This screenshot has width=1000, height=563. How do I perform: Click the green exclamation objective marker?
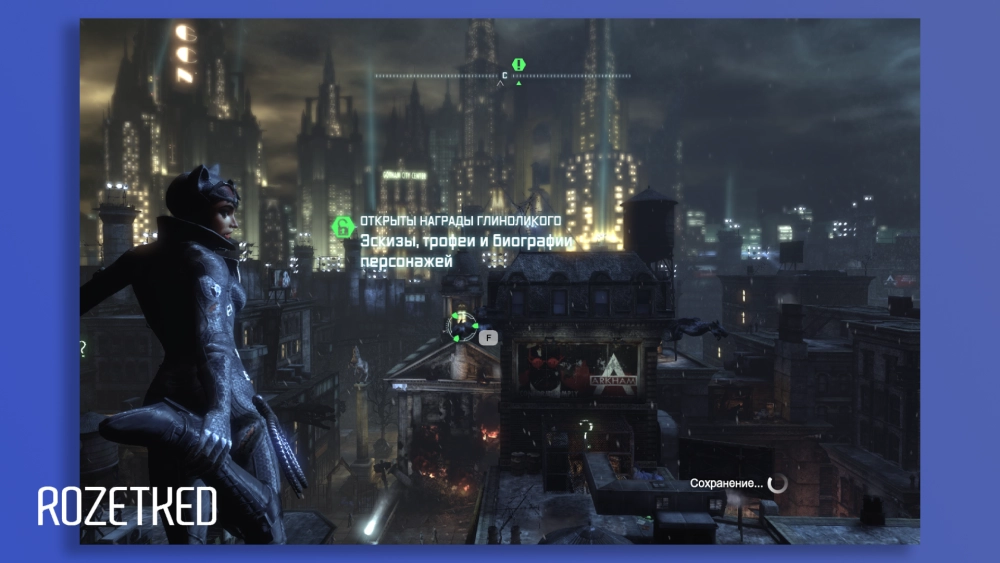pyautogui.click(x=518, y=65)
